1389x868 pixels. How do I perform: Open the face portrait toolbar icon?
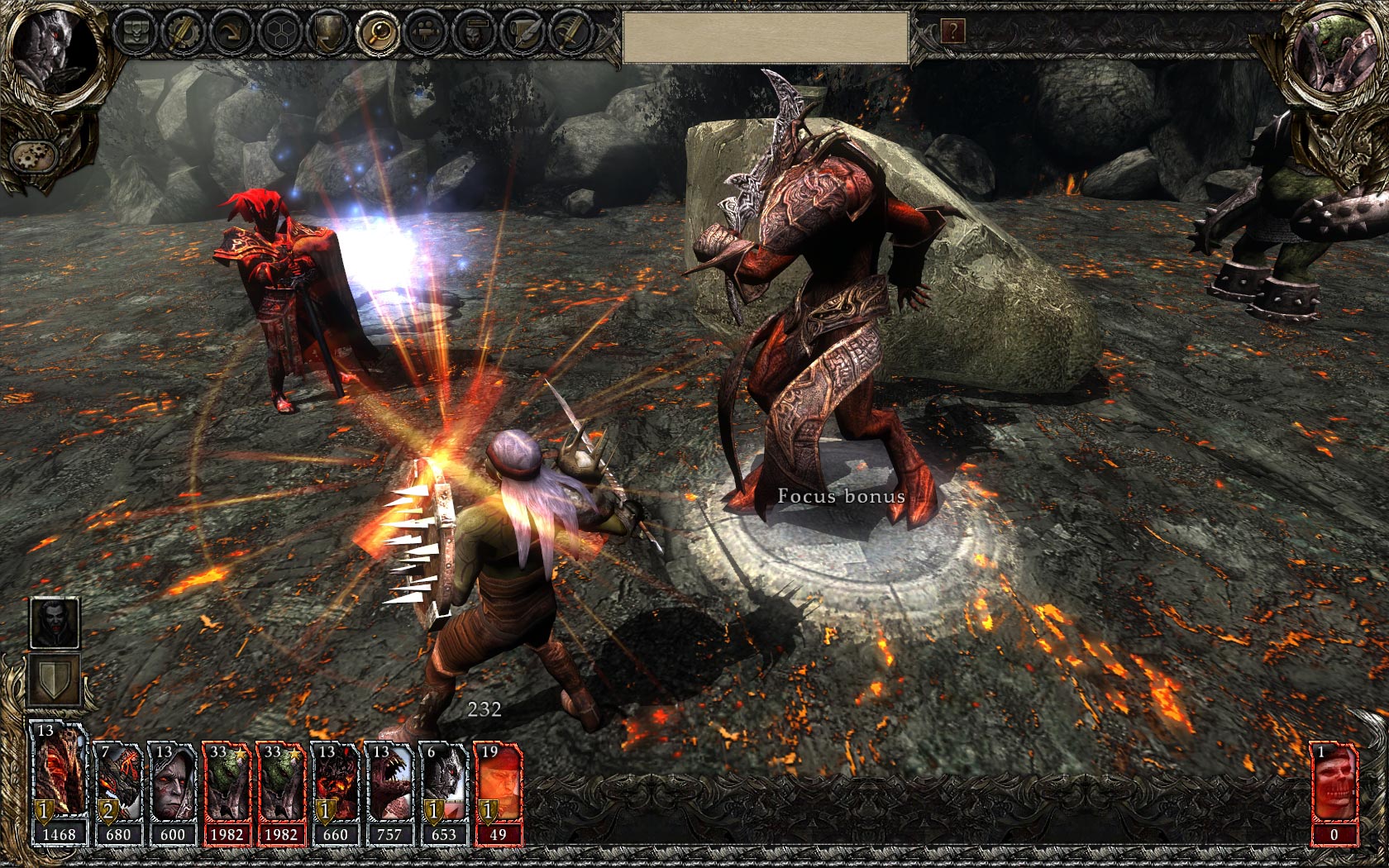pyautogui.click(x=475, y=32)
